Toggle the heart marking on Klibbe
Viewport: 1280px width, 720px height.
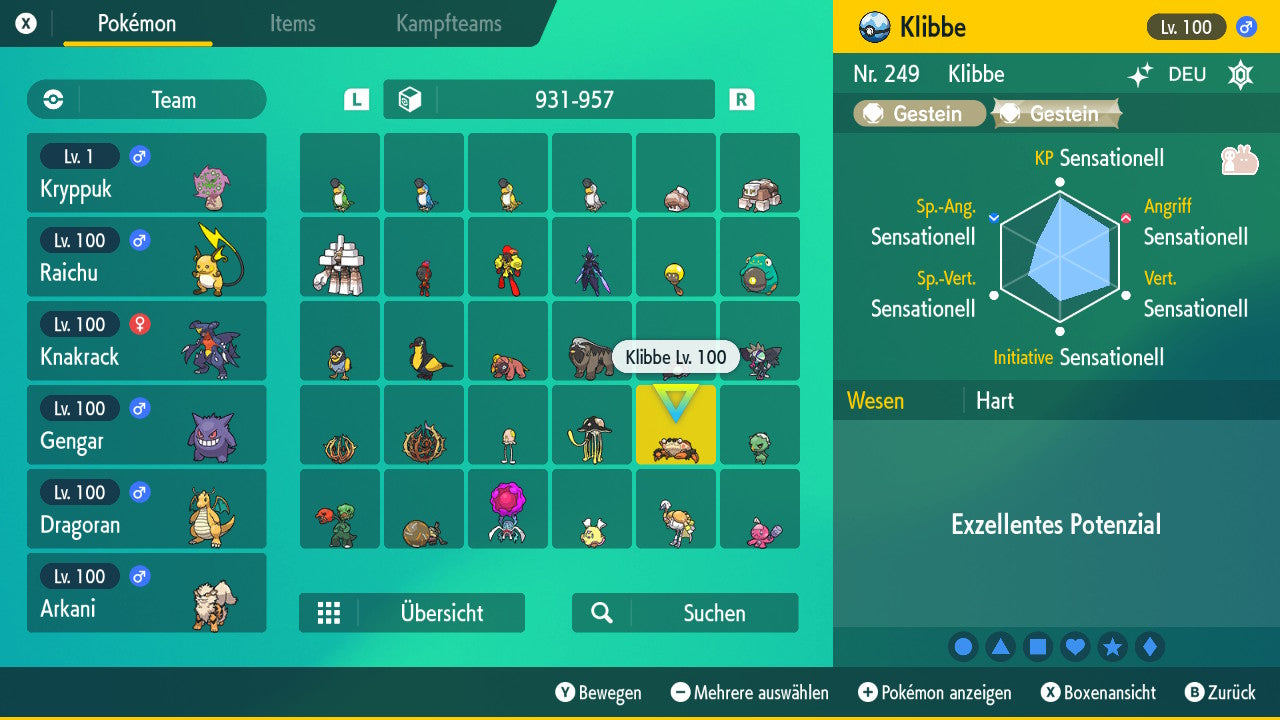[x=1075, y=647]
